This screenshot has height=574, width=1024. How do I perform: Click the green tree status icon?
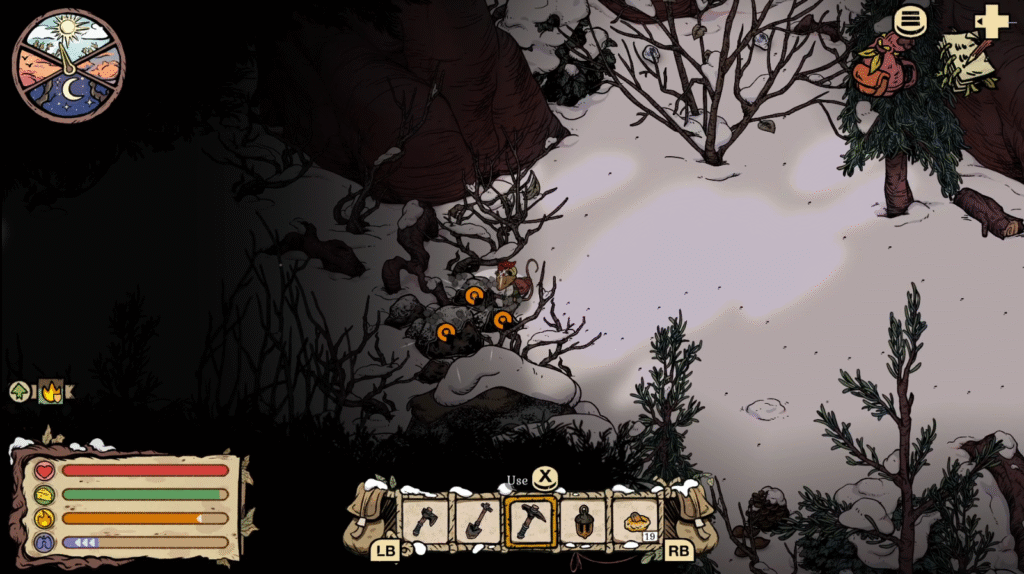tap(19, 392)
